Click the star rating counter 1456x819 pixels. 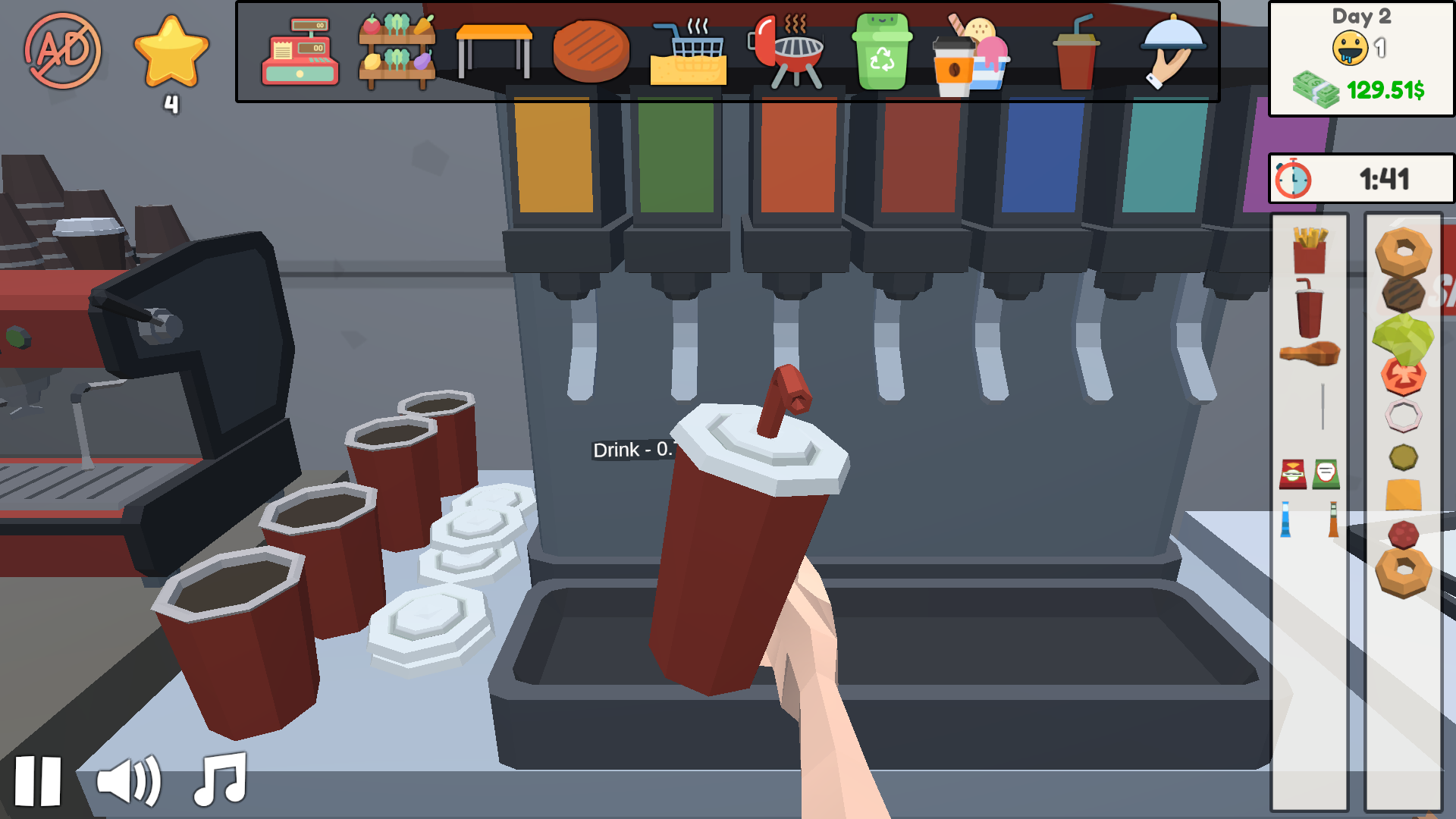tap(173, 59)
